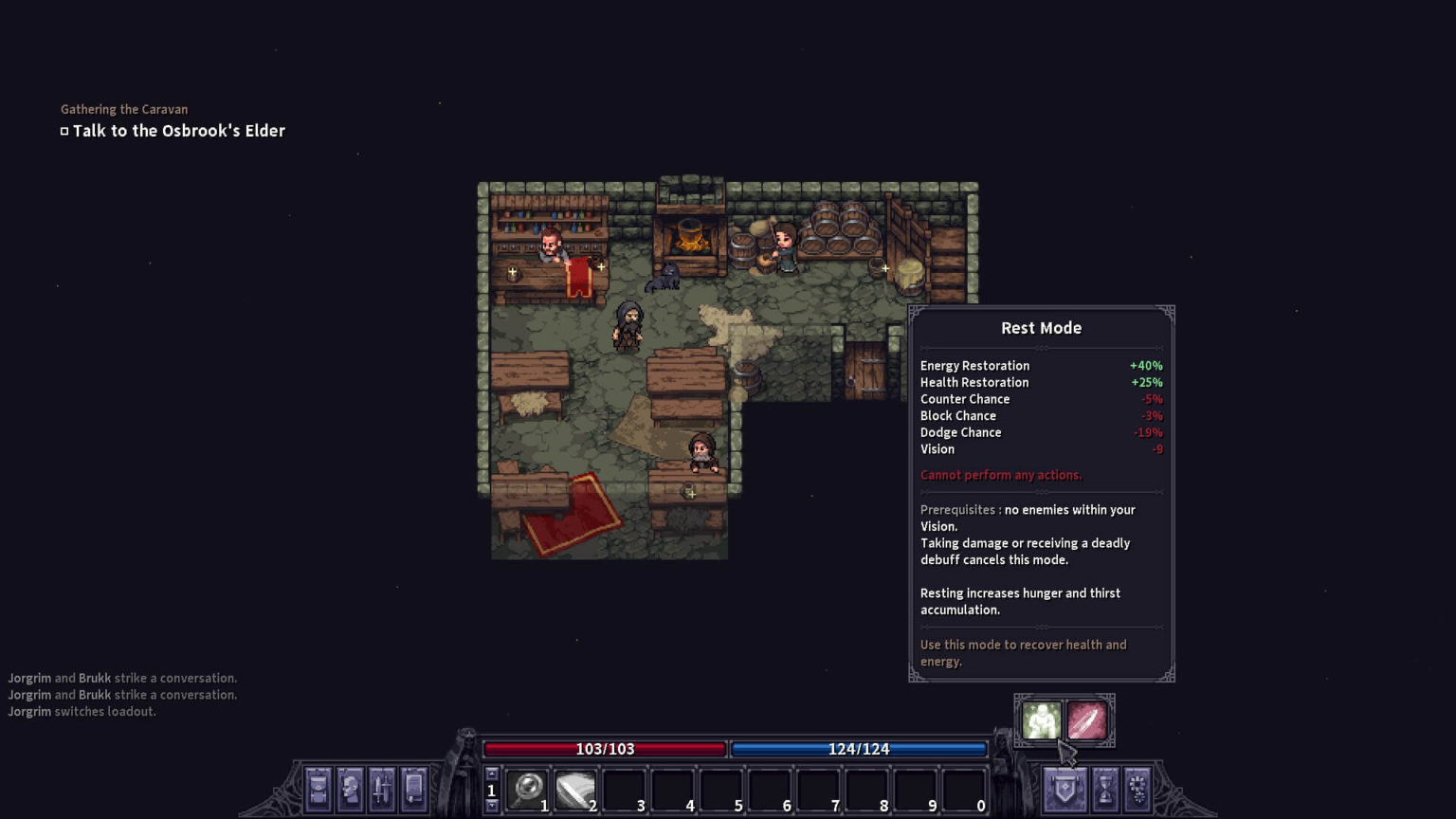Open the backpack inventory button
This screenshot has width=1456, height=819.
(318, 789)
